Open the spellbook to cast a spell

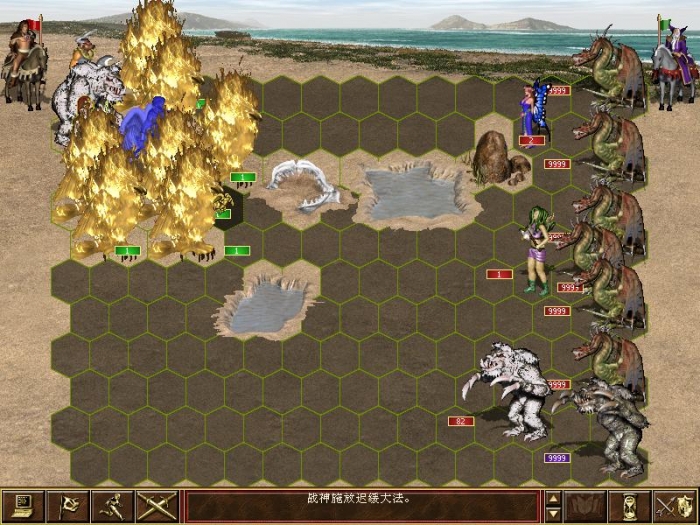coord(586,506)
